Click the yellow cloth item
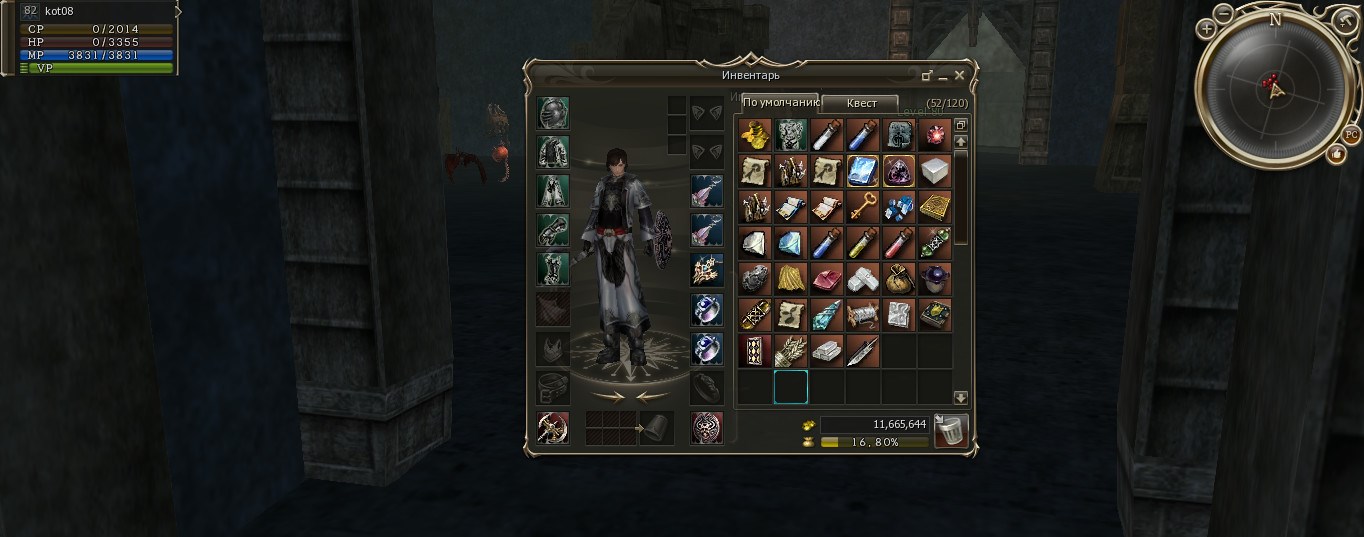This screenshot has height=537, width=1364. click(790, 280)
